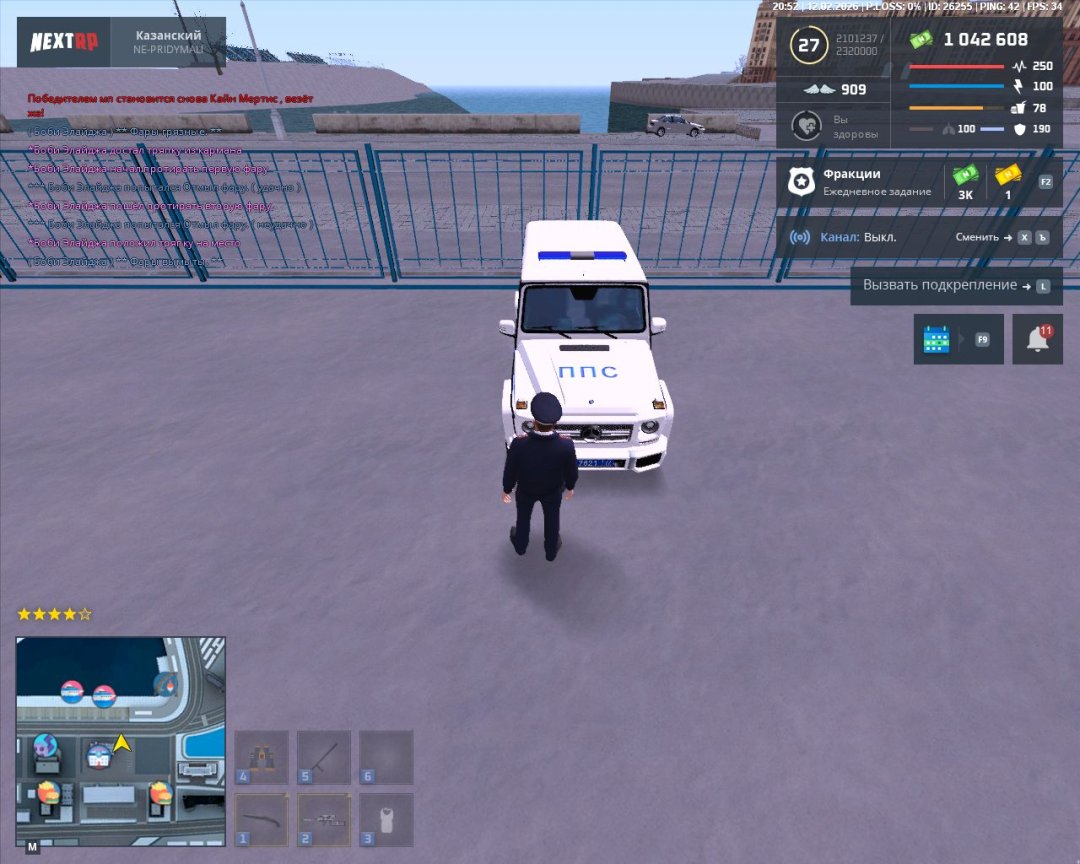This screenshot has height=864, width=1080.
Task: Click the Вызвать подкрепление button
Action: point(955,285)
